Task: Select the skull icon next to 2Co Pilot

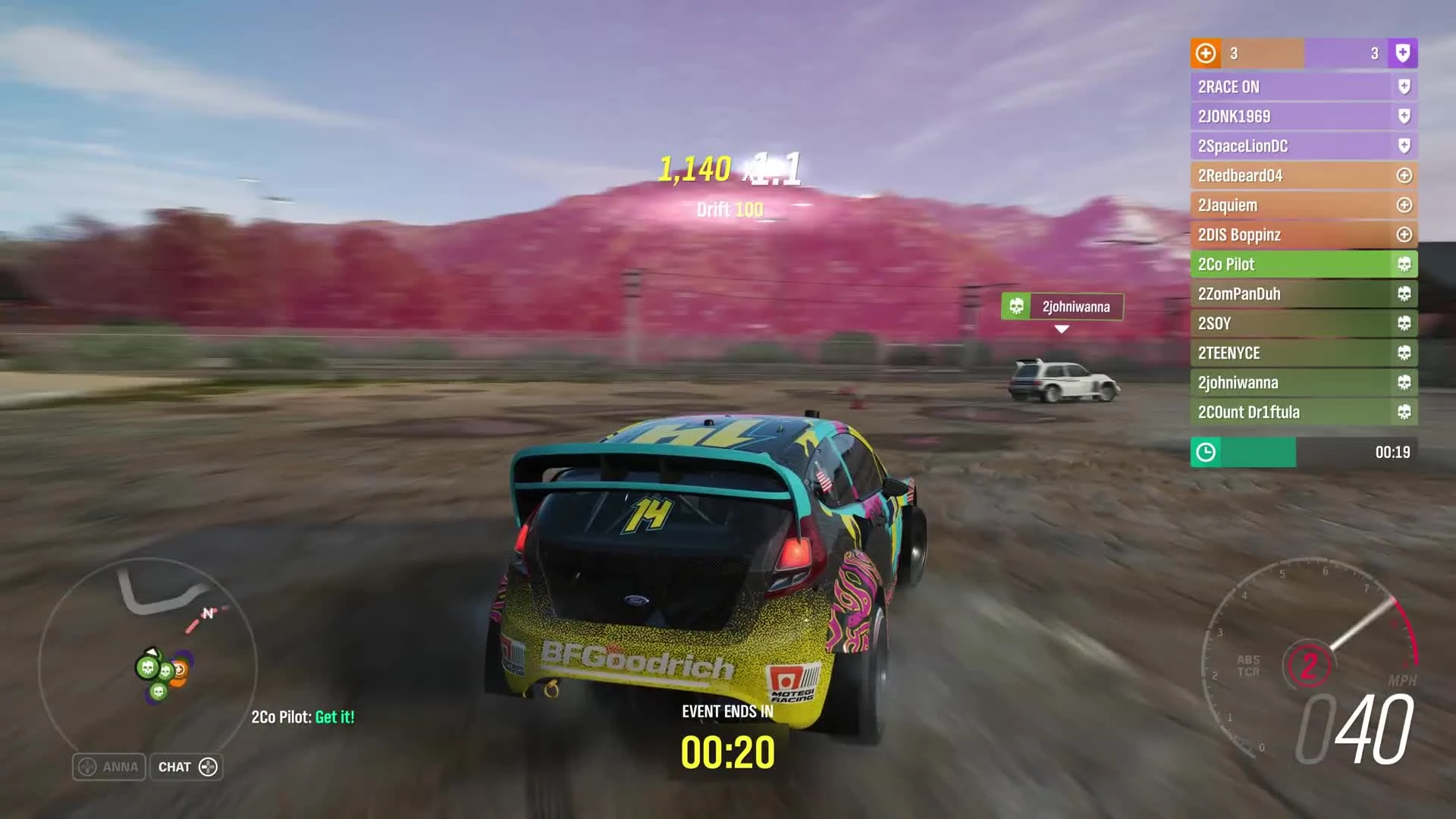Action: point(1404,264)
